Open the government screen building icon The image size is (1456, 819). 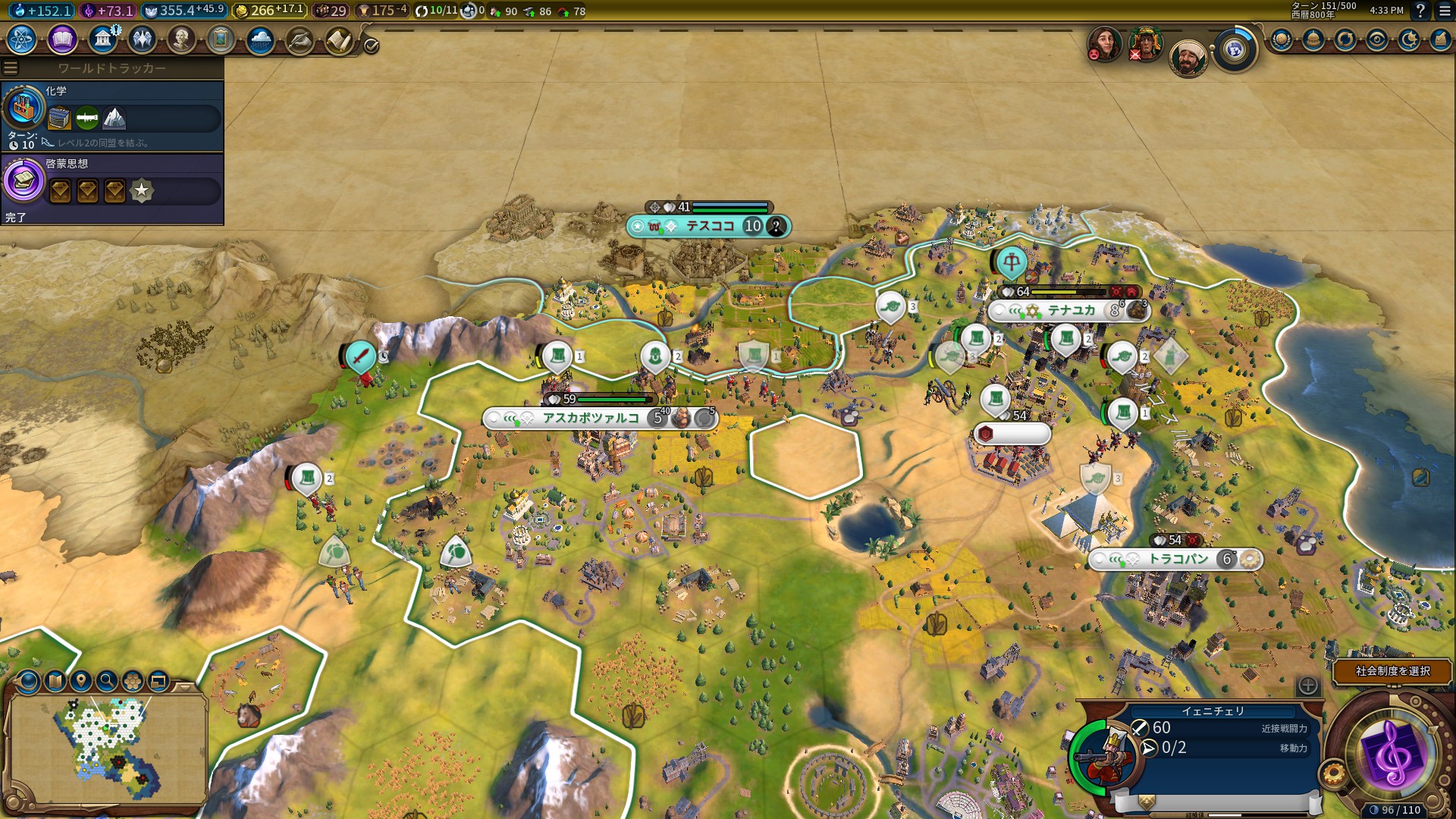(x=102, y=39)
